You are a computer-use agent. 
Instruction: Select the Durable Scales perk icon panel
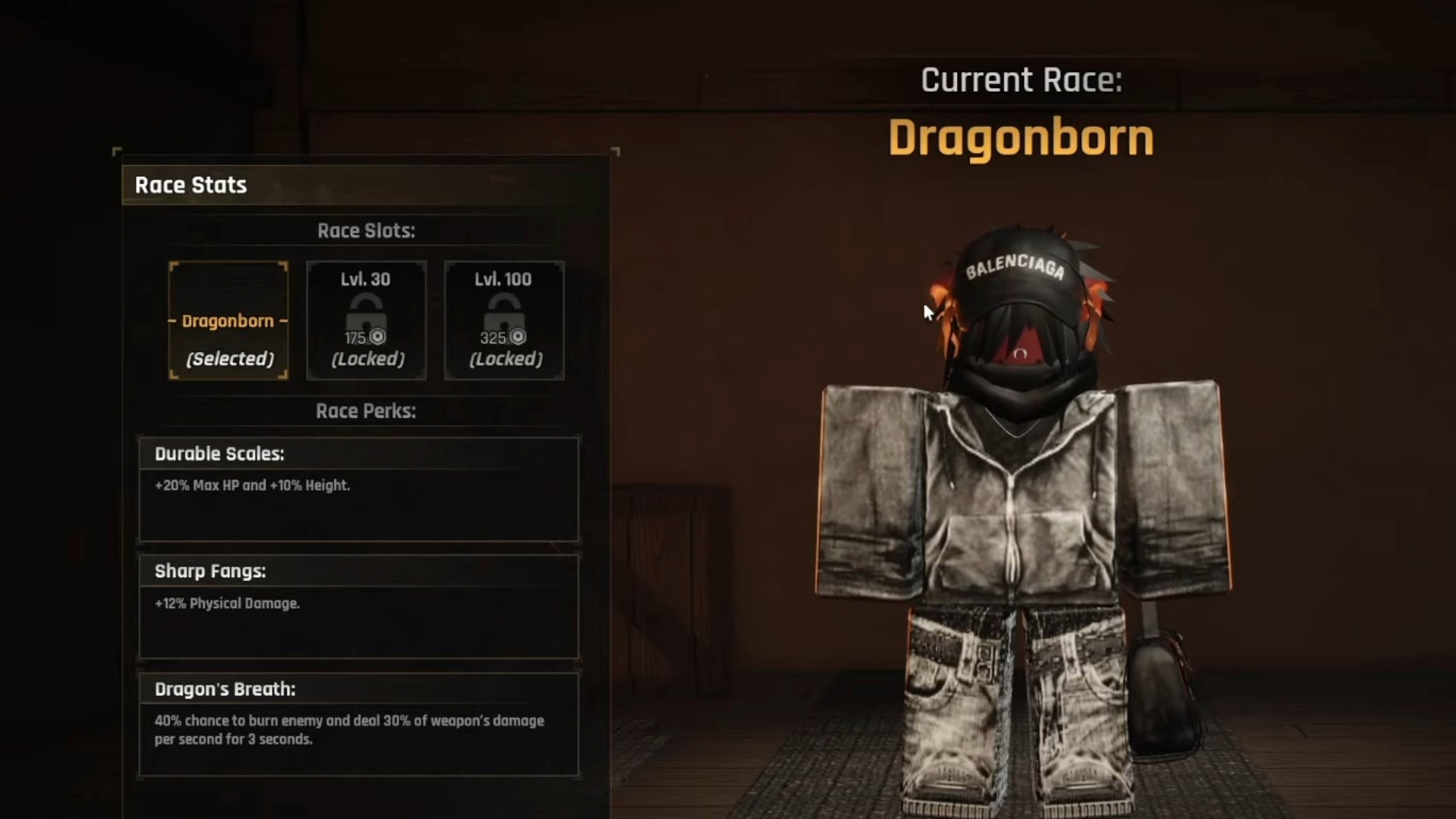coord(359,489)
